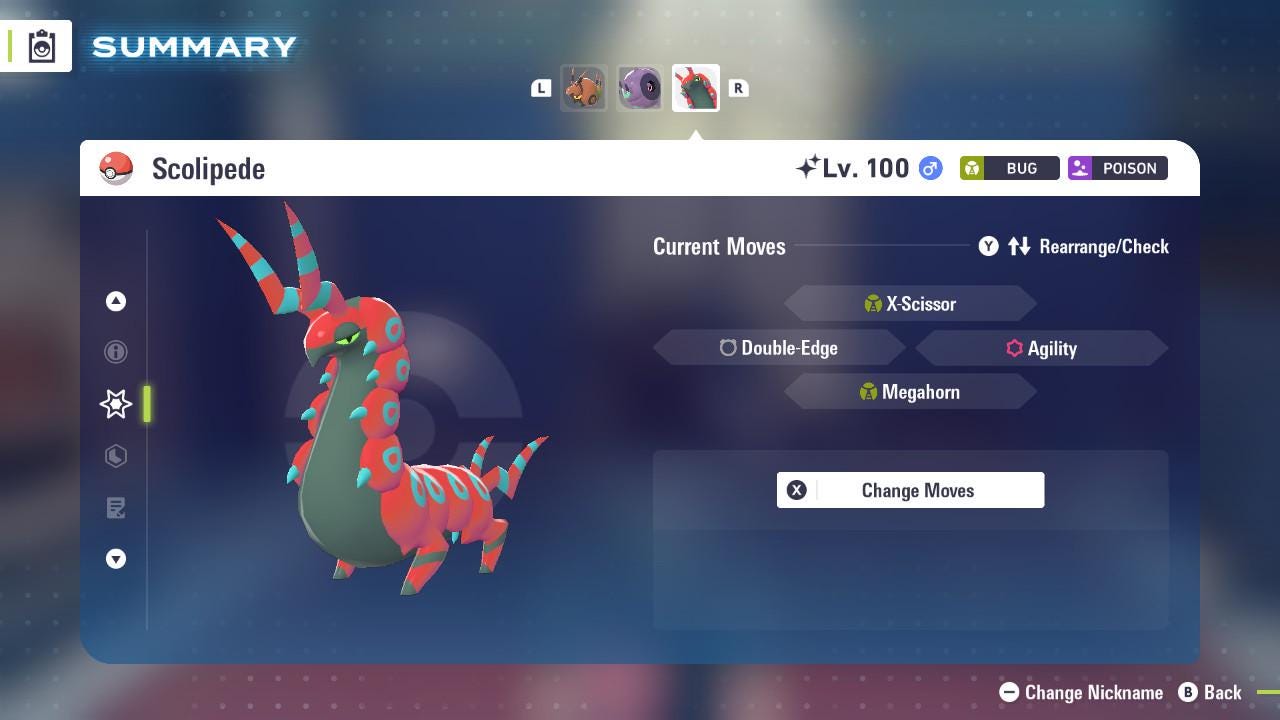Screen dimensions: 1280x720
Task: Click the up arrow above the sidebar icons
Action: (115, 301)
